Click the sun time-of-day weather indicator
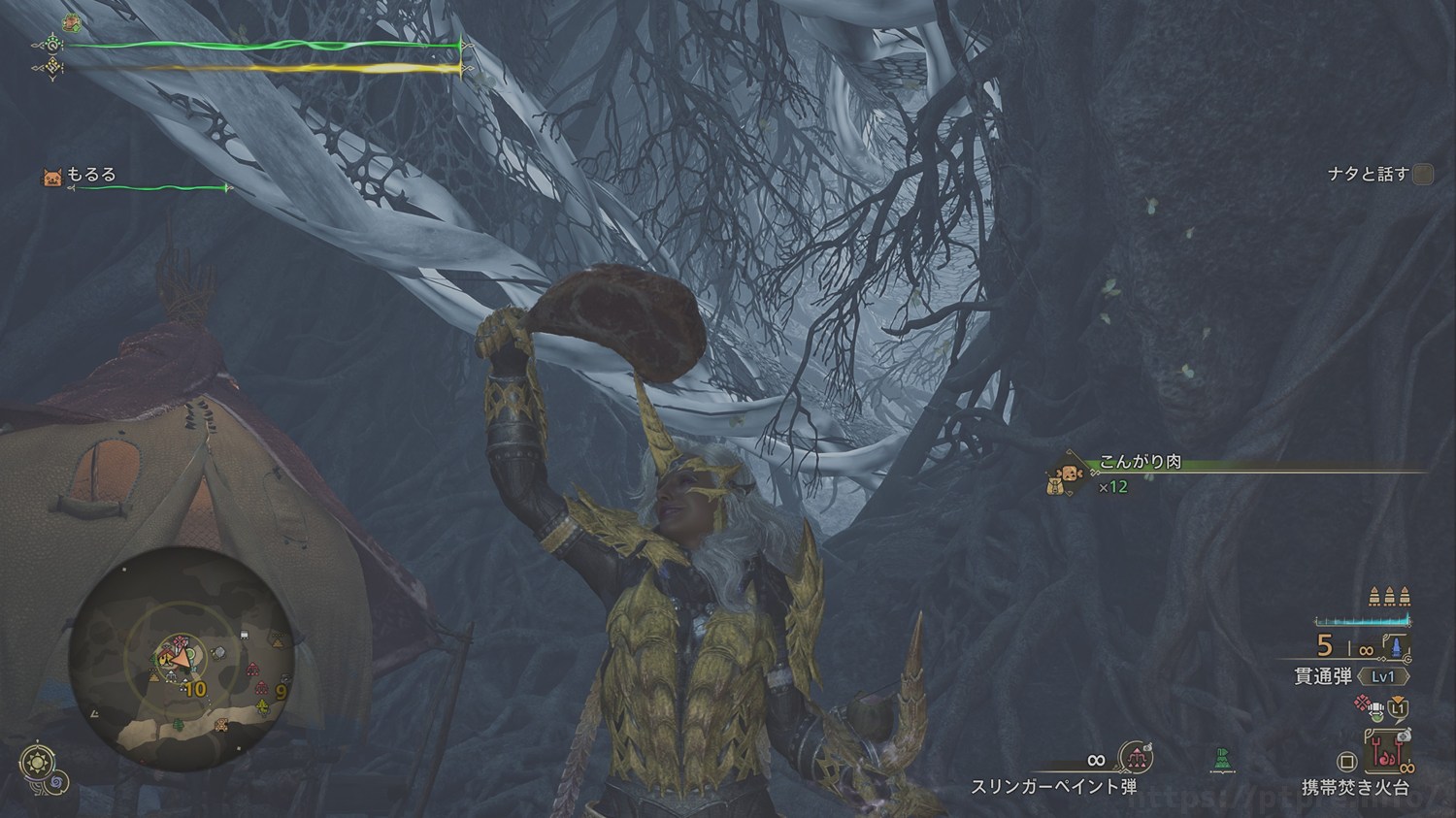 pos(38,763)
